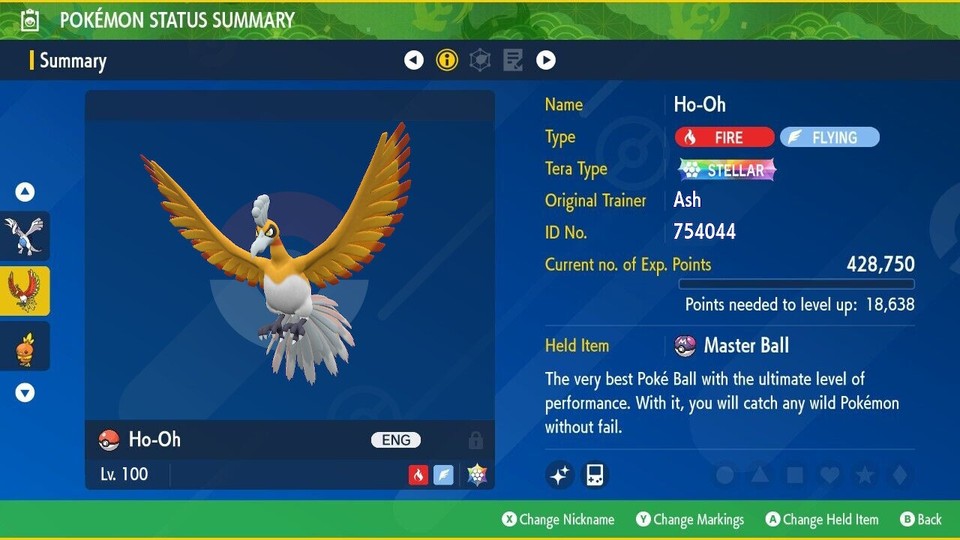Click the shiny sparkle icon
The width and height of the screenshot is (960, 540).
560,474
